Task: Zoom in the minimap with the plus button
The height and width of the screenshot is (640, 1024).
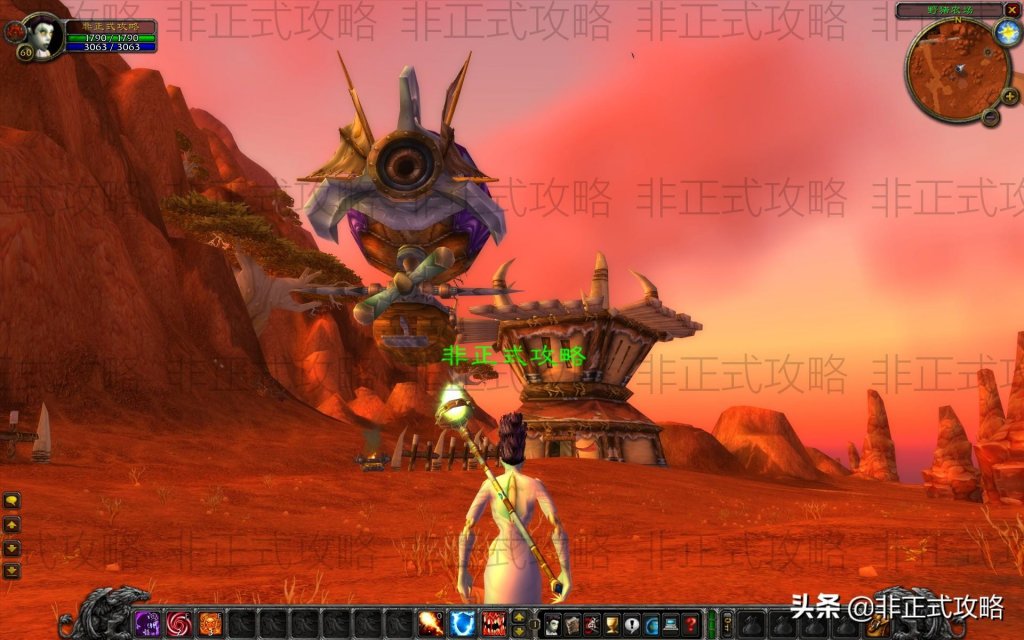Action: click(x=1010, y=96)
